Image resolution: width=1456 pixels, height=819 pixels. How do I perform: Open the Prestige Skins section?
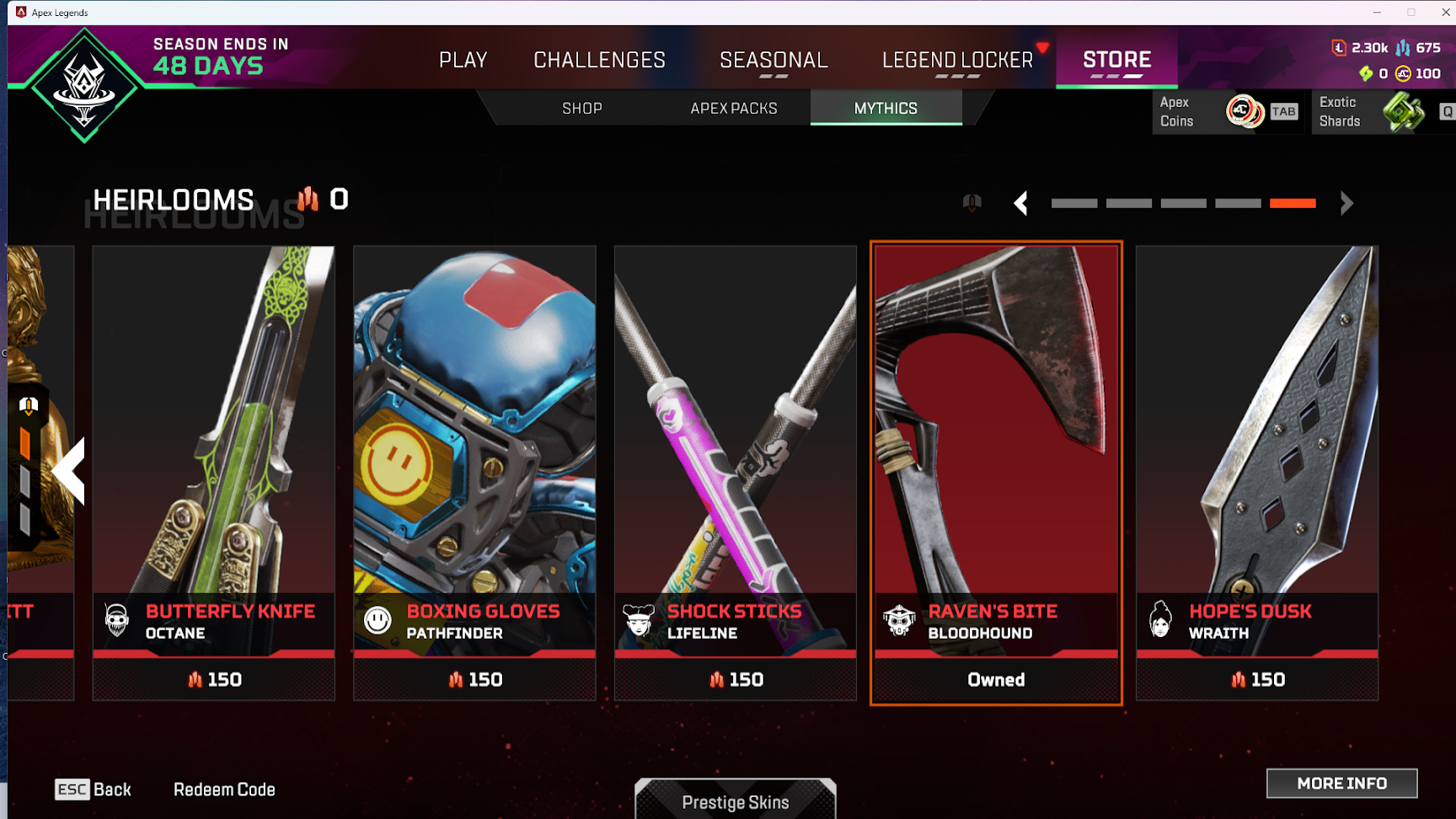tap(735, 801)
